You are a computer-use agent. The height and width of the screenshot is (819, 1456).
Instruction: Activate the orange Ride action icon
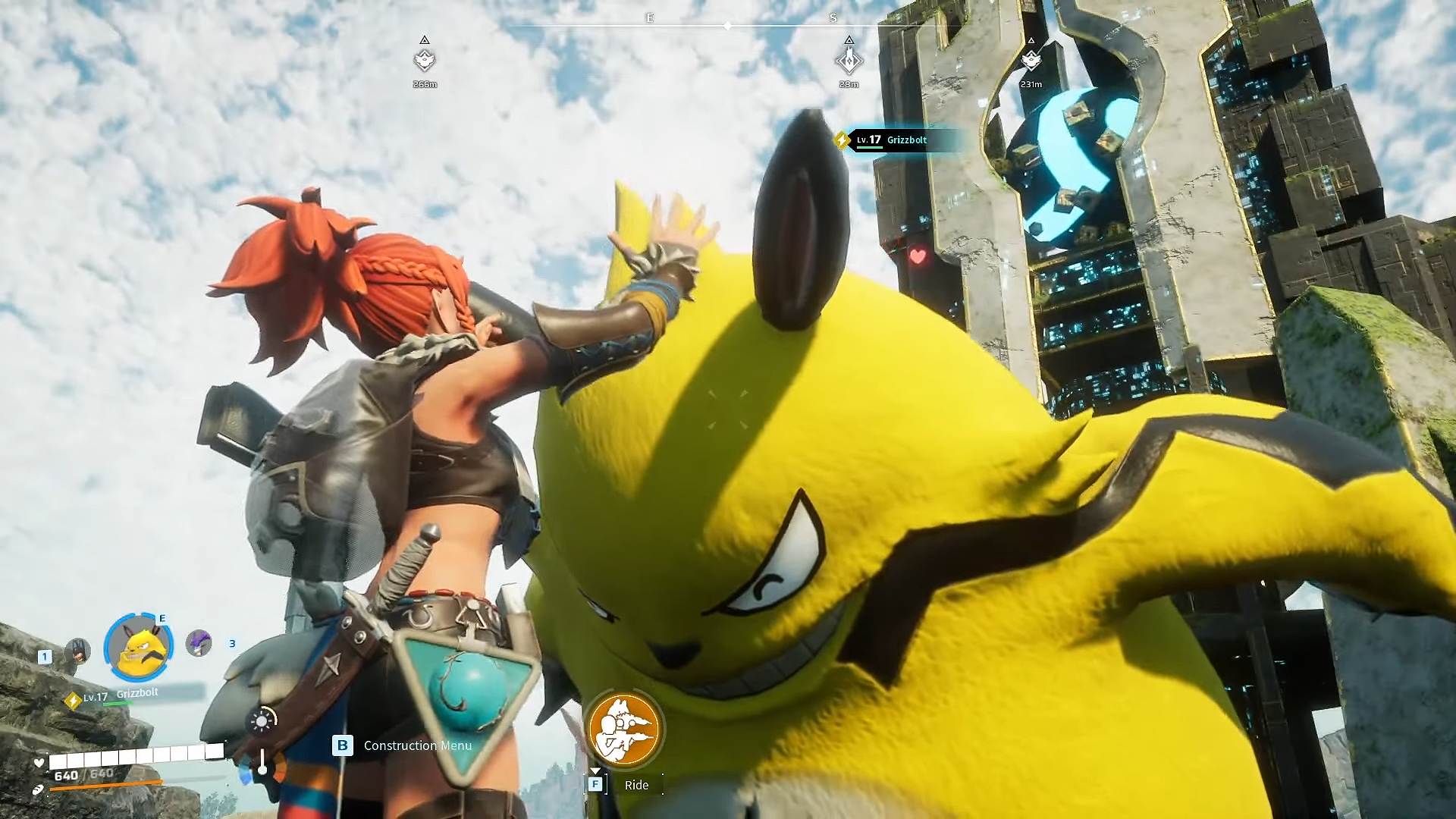pyautogui.click(x=624, y=730)
